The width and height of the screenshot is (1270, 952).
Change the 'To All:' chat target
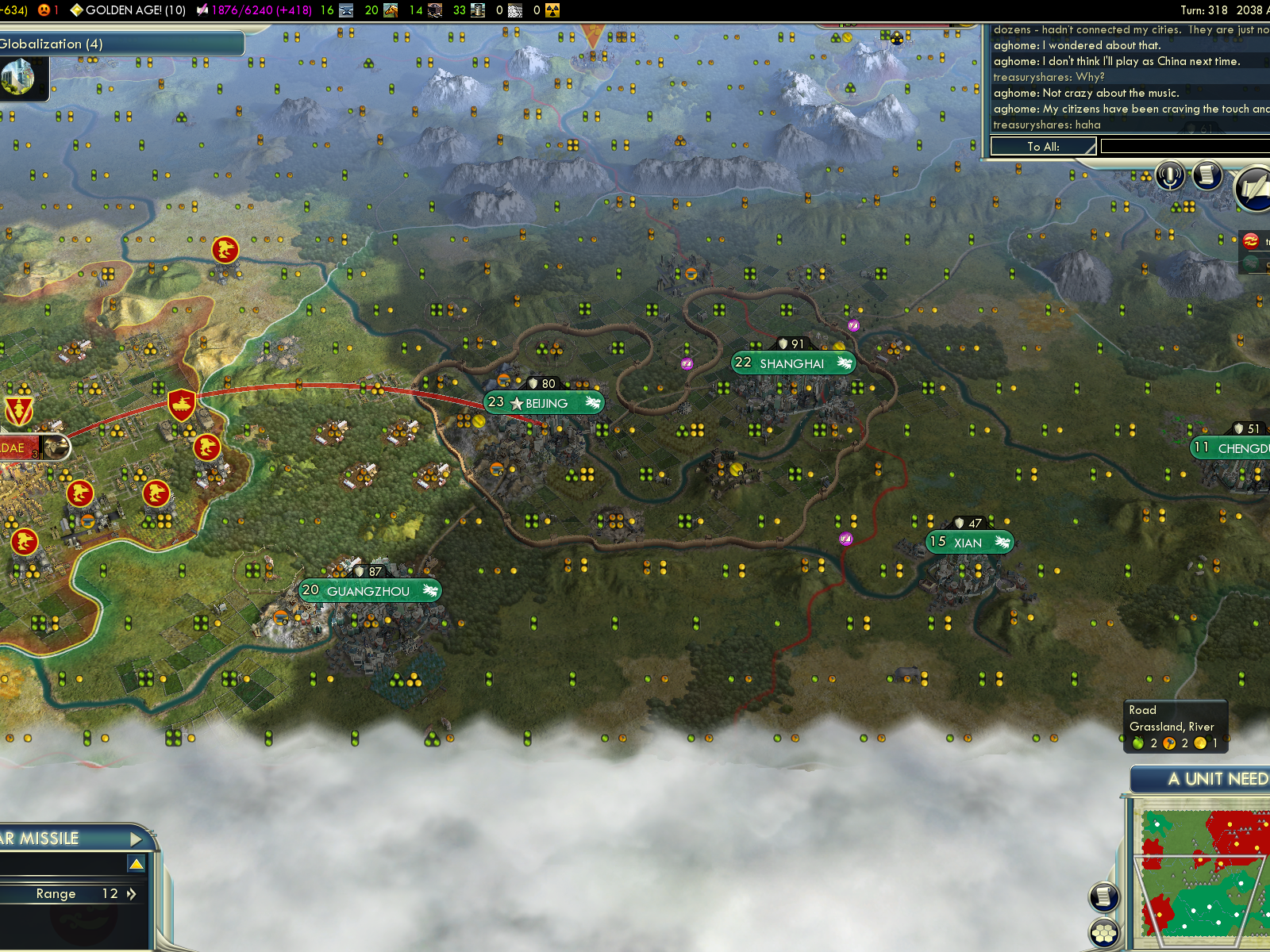(1043, 147)
